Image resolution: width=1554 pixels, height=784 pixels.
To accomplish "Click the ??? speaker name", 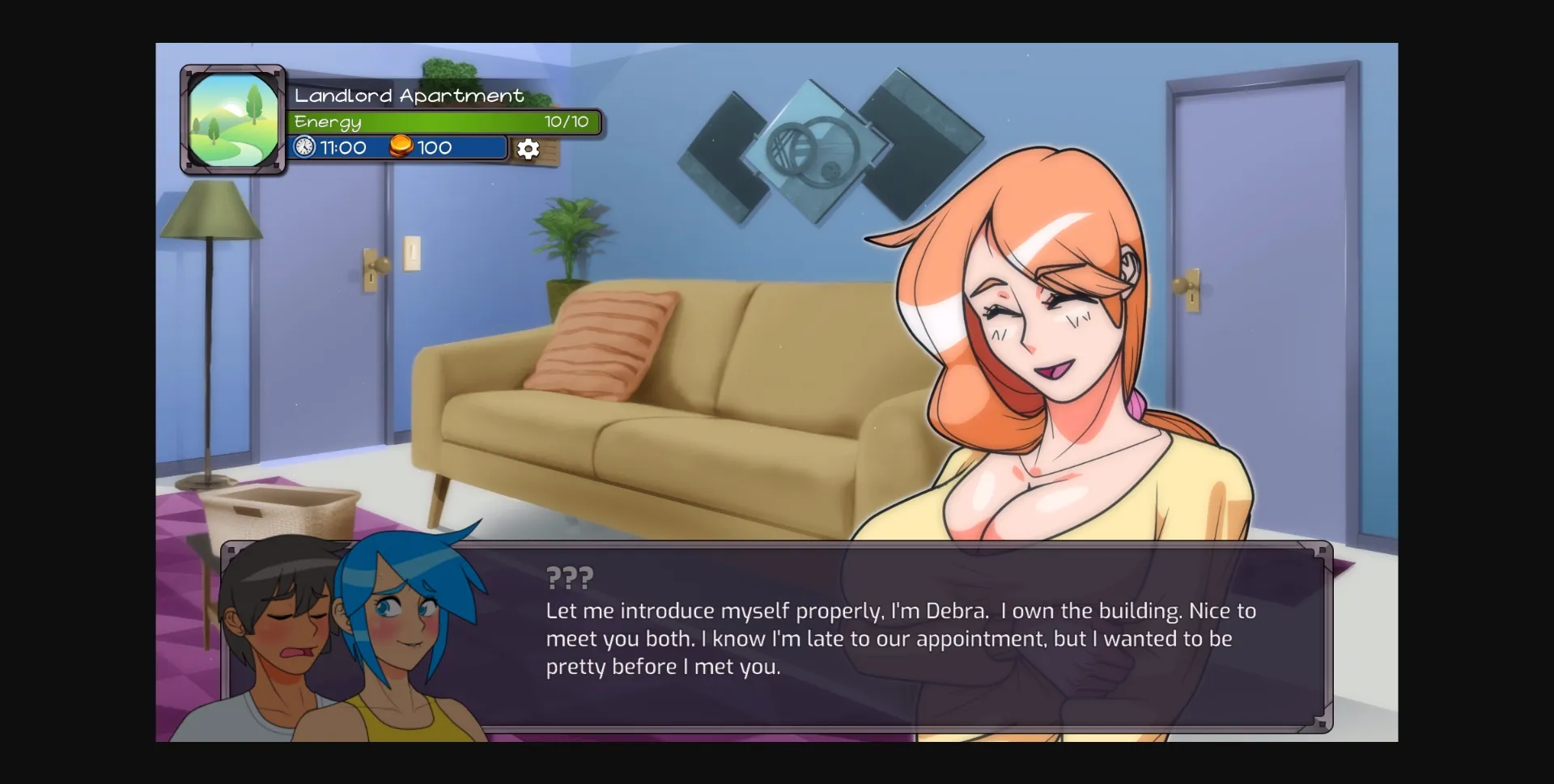I will (x=568, y=577).
